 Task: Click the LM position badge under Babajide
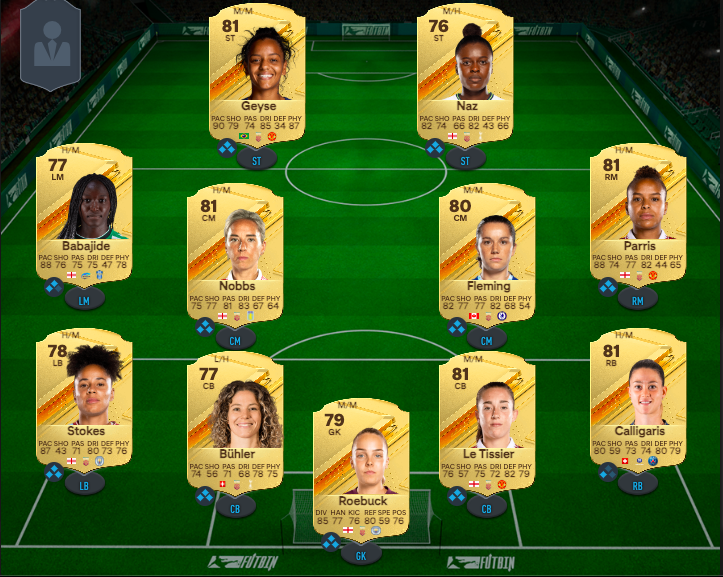(x=84, y=298)
